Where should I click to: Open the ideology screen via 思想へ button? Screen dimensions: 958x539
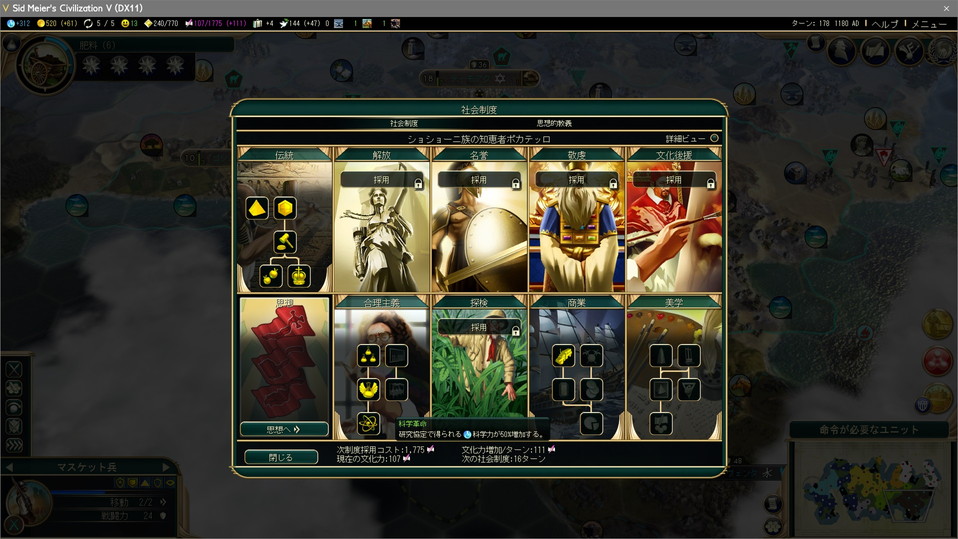coord(283,429)
